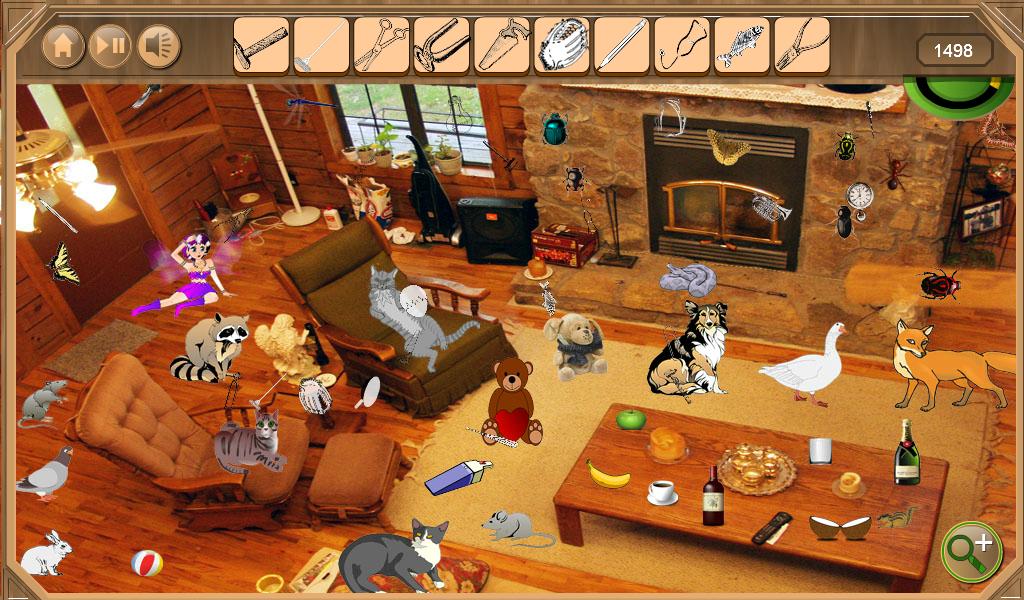The height and width of the screenshot is (600, 1024).
Task: Go to the home menu
Action: click(x=63, y=45)
